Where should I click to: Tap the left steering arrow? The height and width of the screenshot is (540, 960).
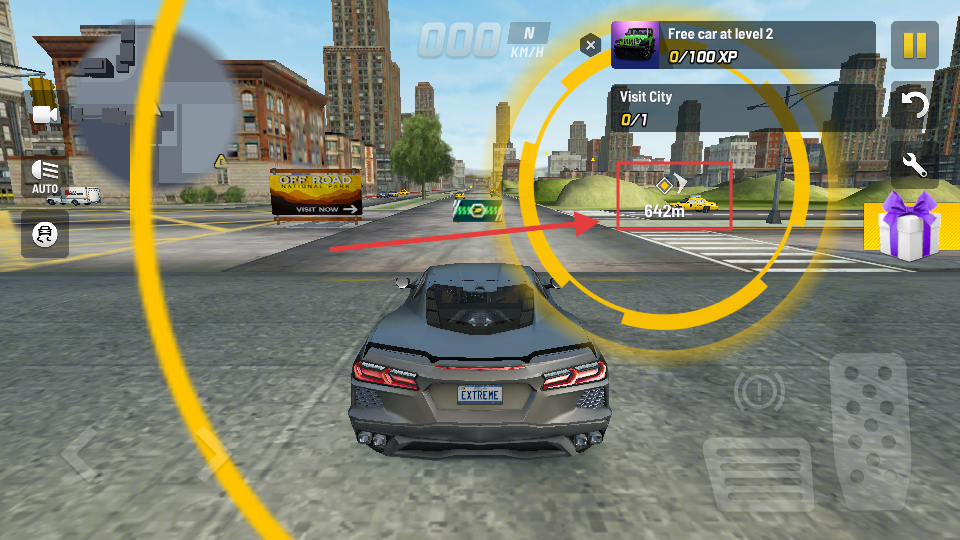coord(80,452)
